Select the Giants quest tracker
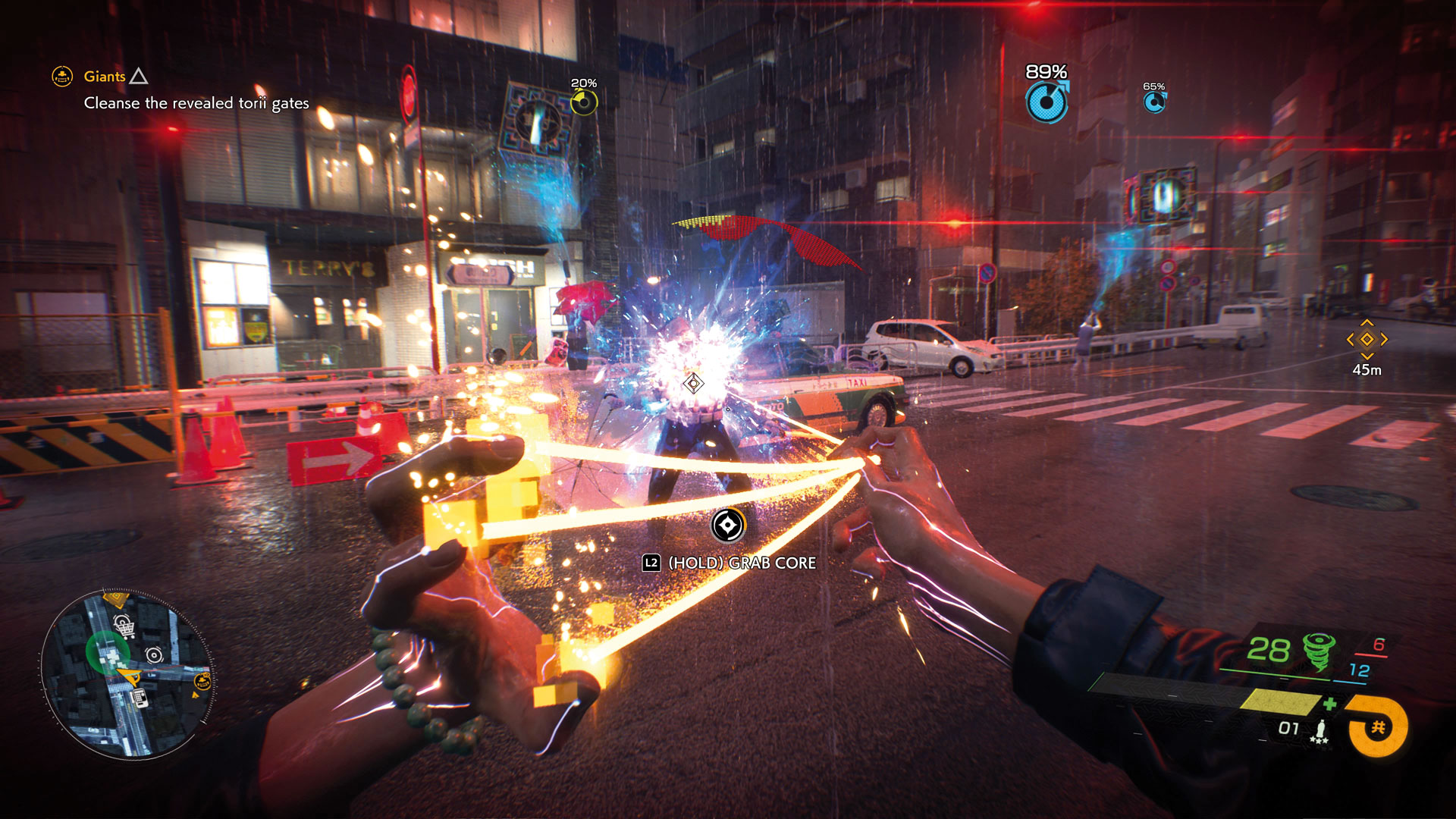The width and height of the screenshot is (1456, 819). pyautogui.click(x=105, y=77)
